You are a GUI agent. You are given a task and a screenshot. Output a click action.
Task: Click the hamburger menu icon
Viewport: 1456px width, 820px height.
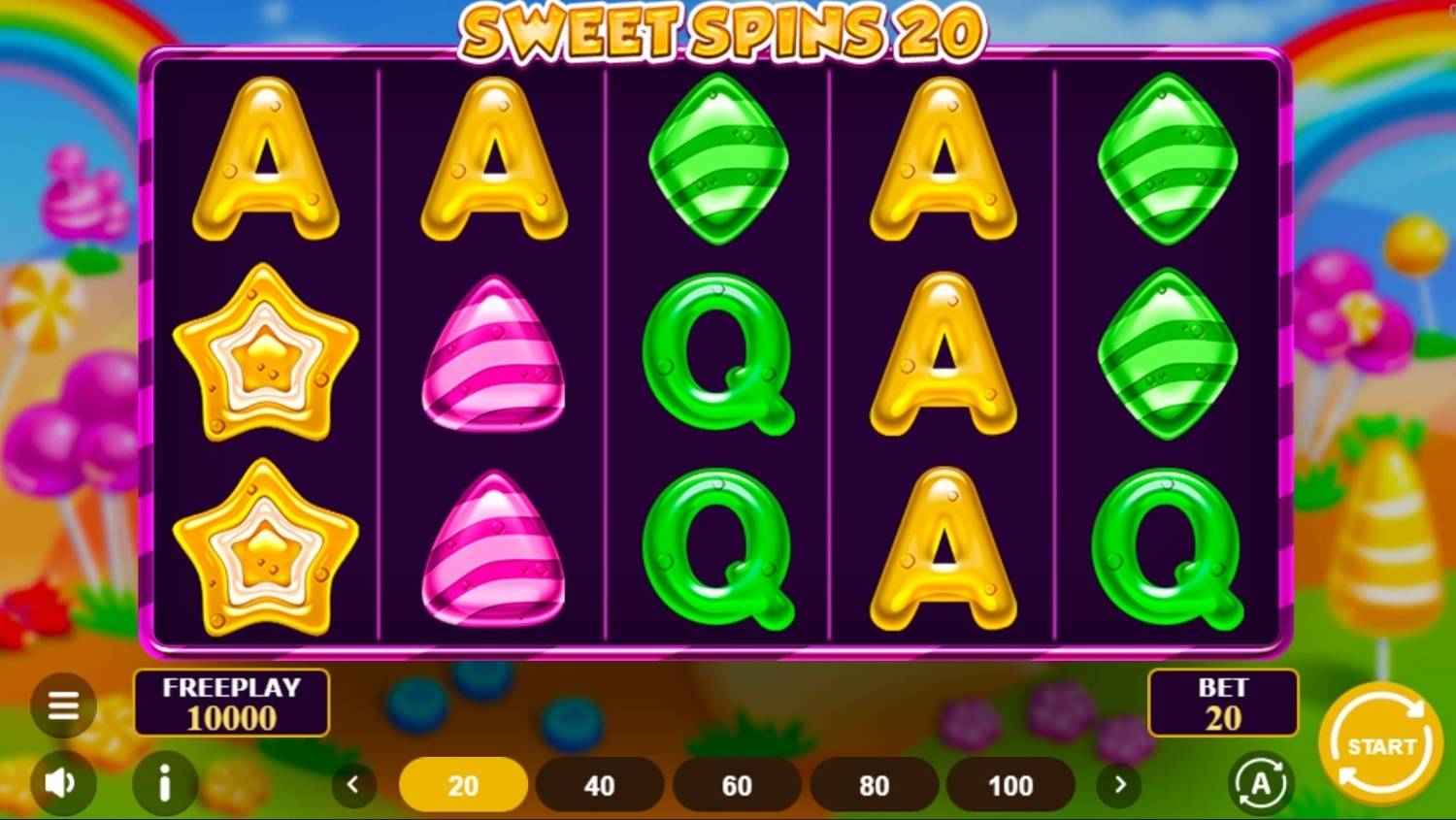[x=62, y=705]
